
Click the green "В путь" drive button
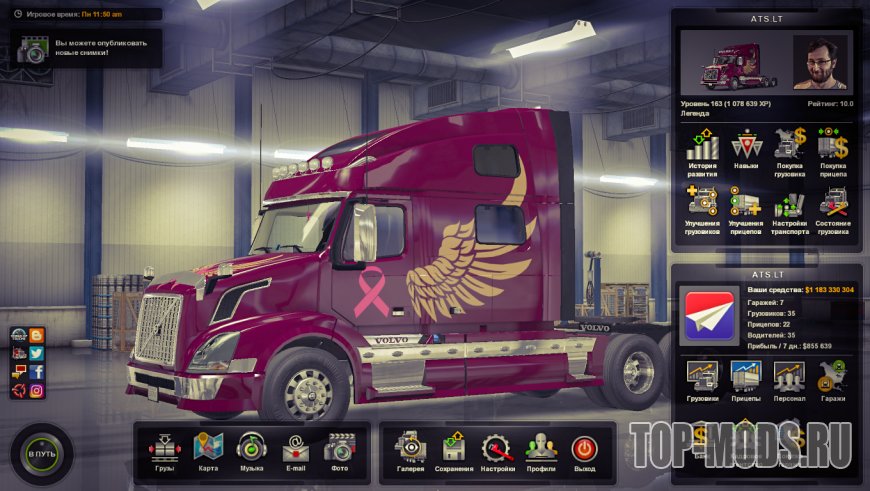click(x=42, y=455)
